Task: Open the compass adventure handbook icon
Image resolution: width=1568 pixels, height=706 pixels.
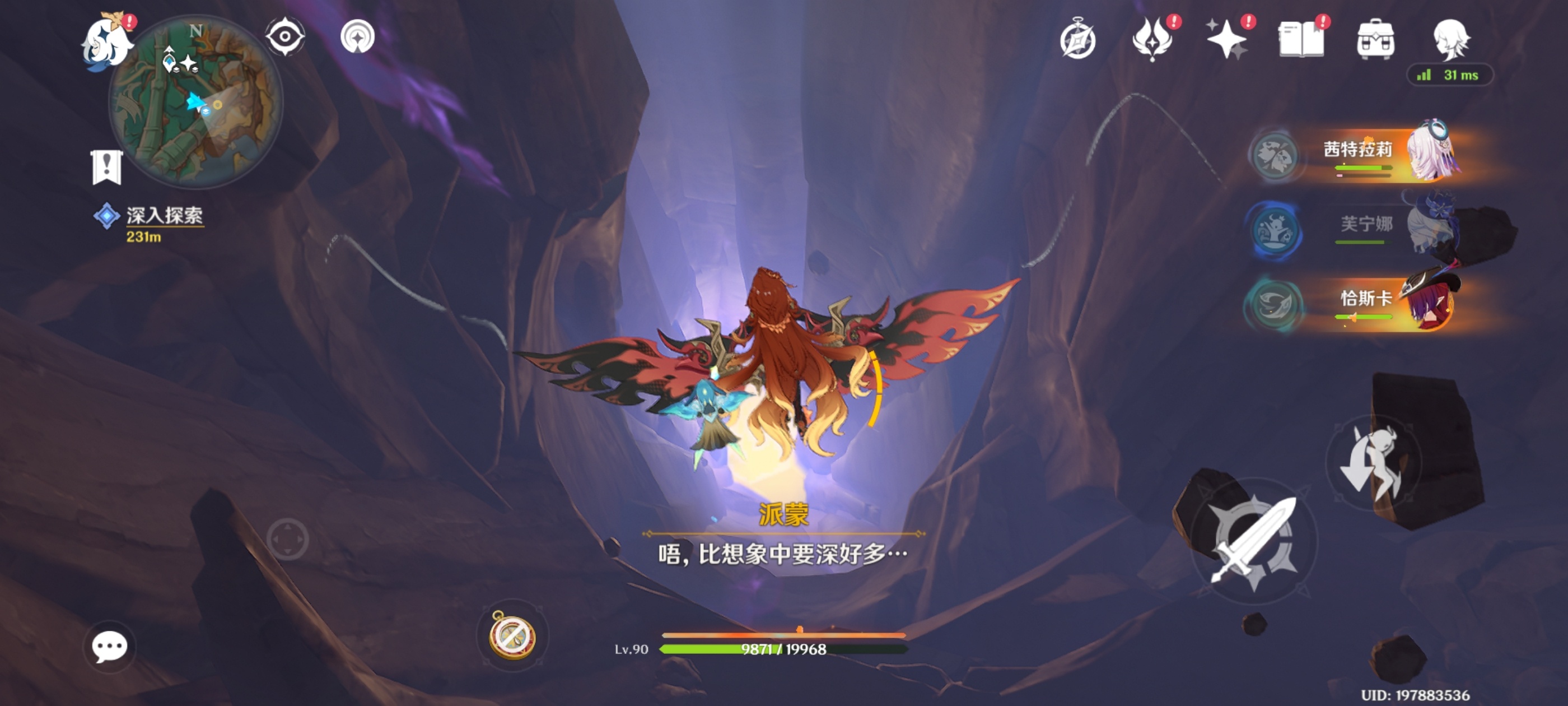Action: pyautogui.click(x=1077, y=40)
